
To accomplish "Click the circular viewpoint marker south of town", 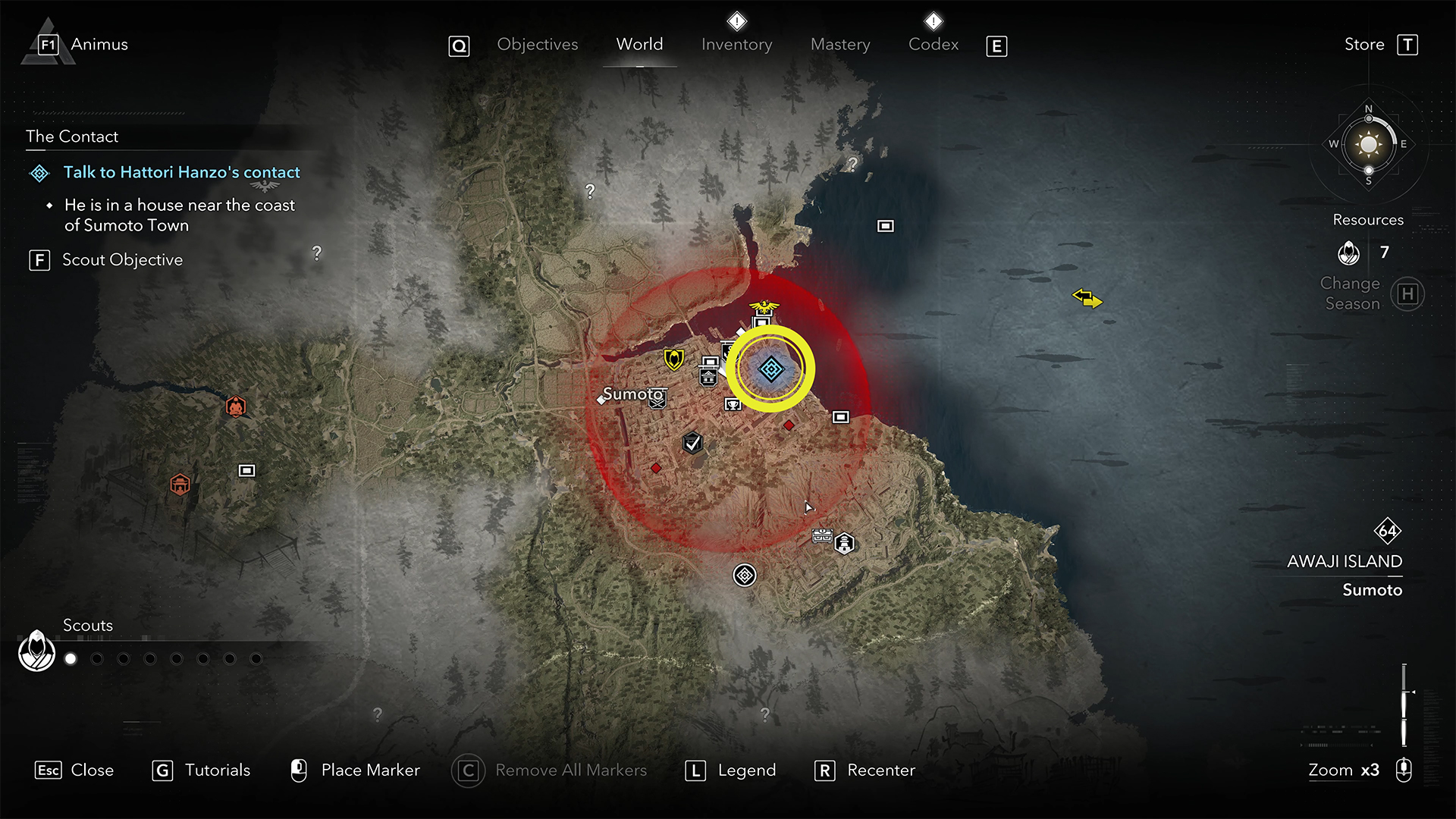I will coord(745,576).
